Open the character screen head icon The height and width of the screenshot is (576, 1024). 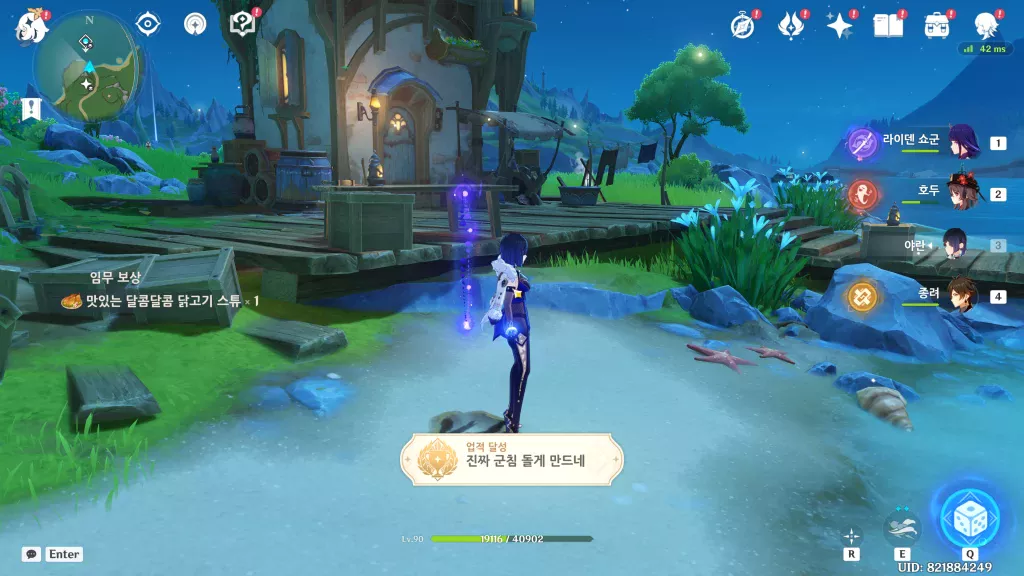(x=986, y=25)
